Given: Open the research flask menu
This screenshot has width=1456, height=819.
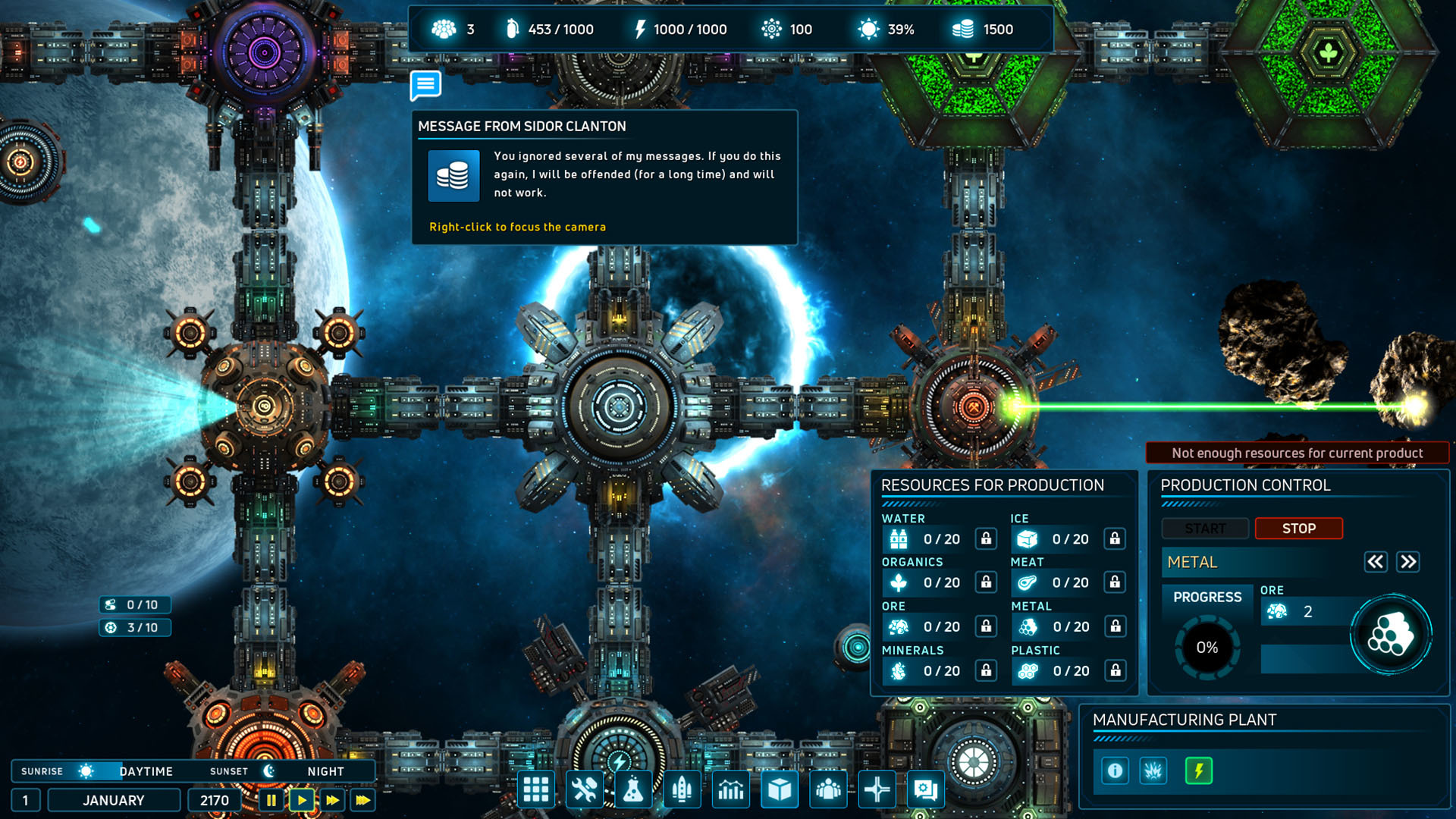Looking at the screenshot, I should click(x=633, y=790).
